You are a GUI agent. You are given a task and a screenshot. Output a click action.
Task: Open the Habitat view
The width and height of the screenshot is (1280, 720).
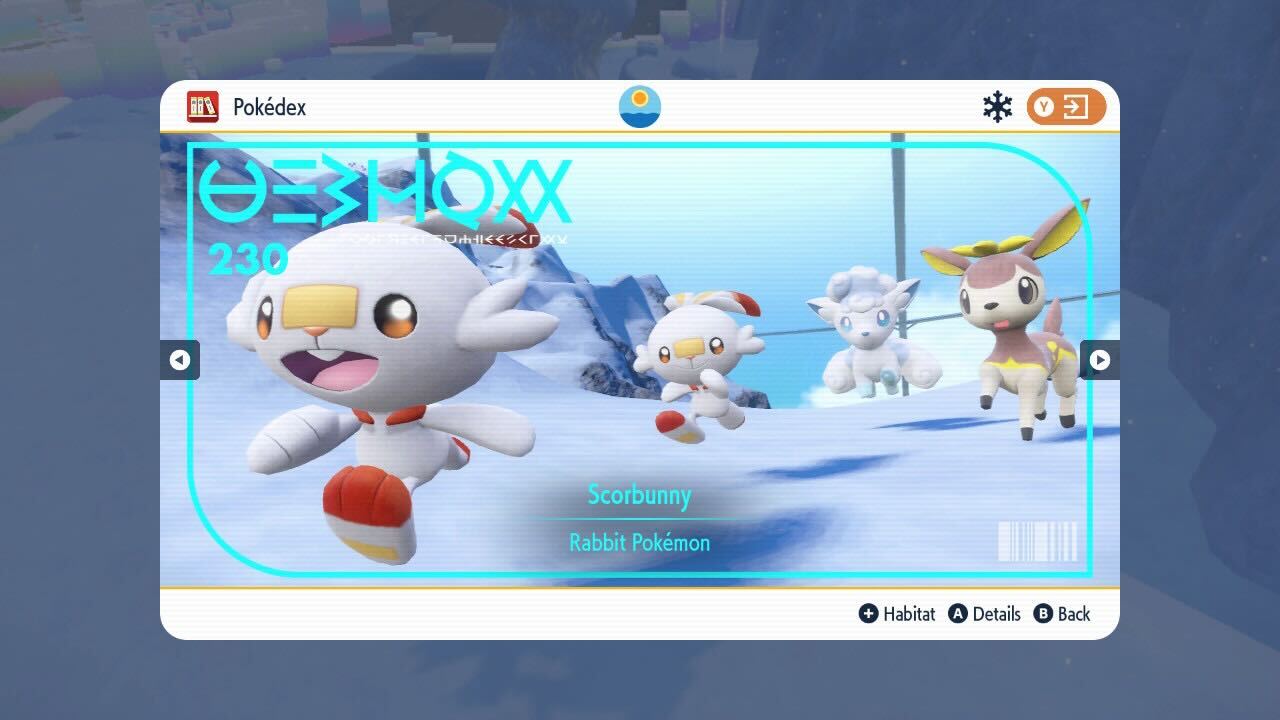click(906, 614)
